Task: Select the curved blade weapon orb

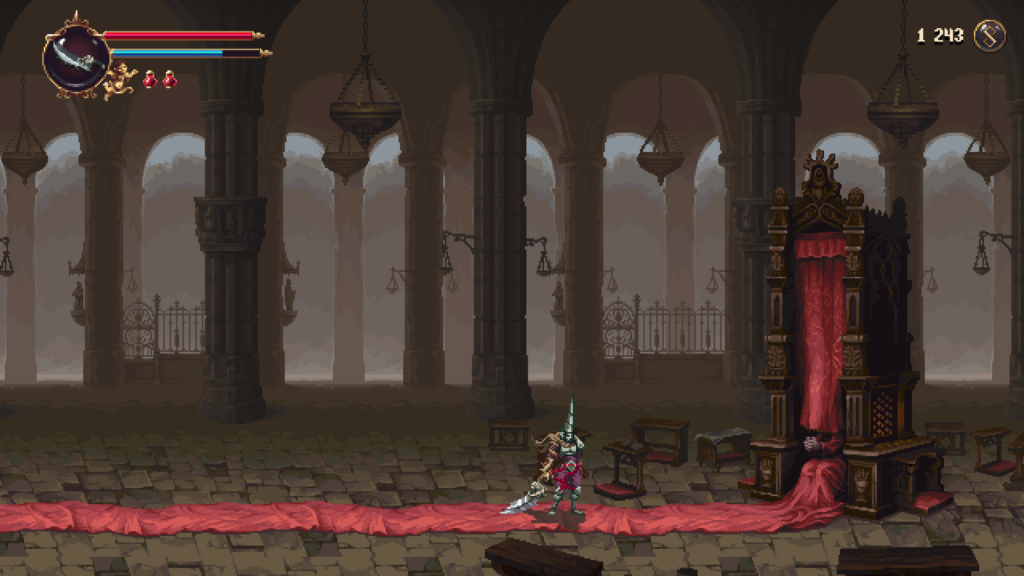Action: [76, 57]
